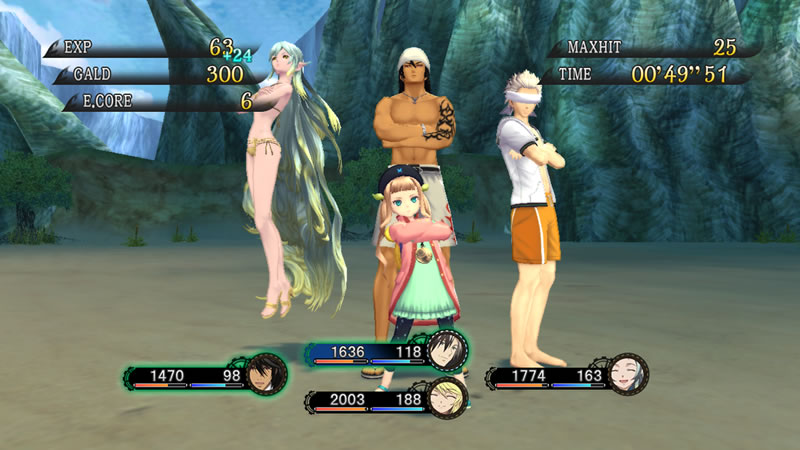Choose the party portrait beside HP 1636
The width and height of the screenshot is (800, 450).
coord(446,350)
